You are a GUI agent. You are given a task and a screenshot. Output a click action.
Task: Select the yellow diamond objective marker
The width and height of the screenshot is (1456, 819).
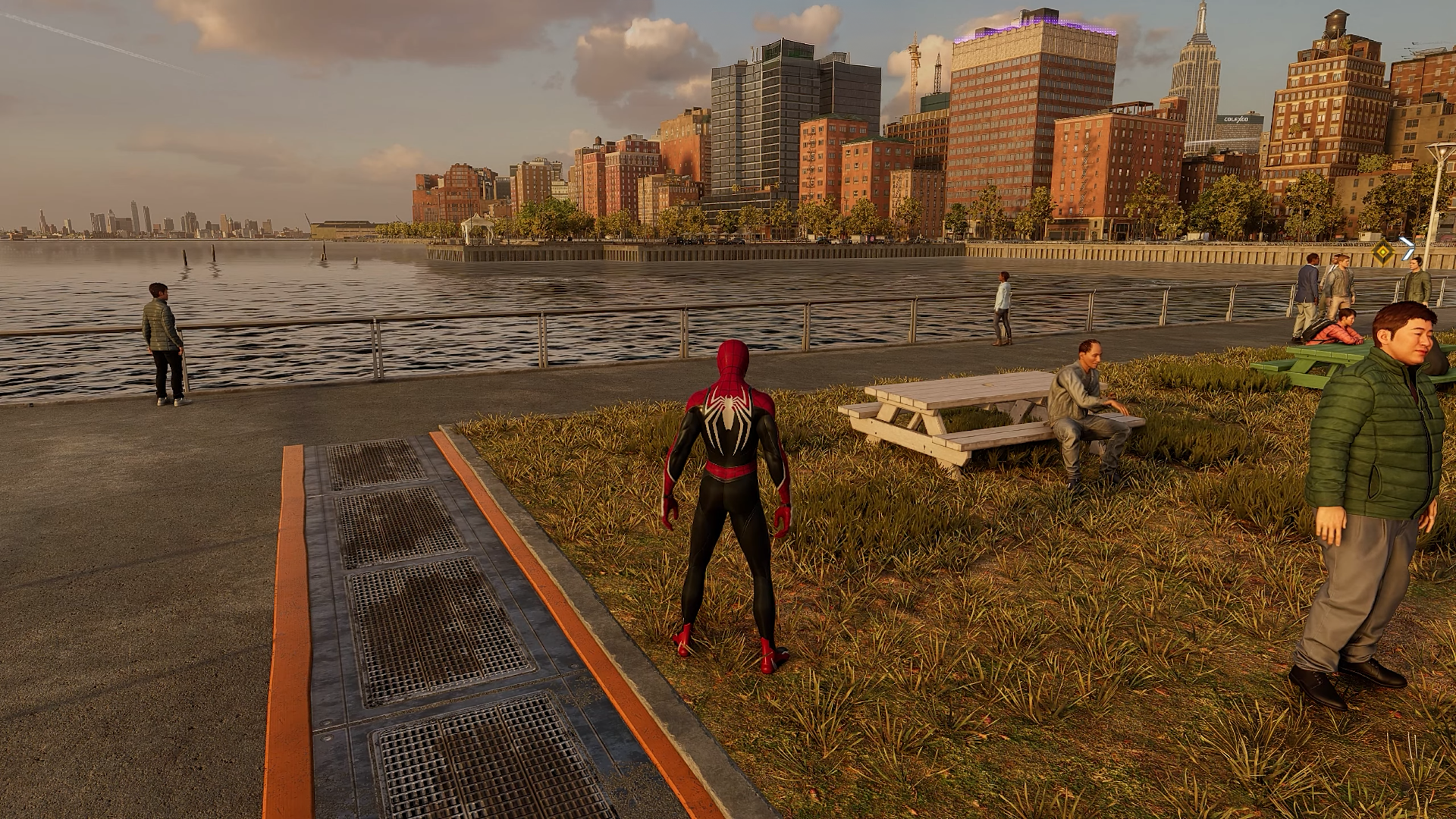tap(1384, 252)
